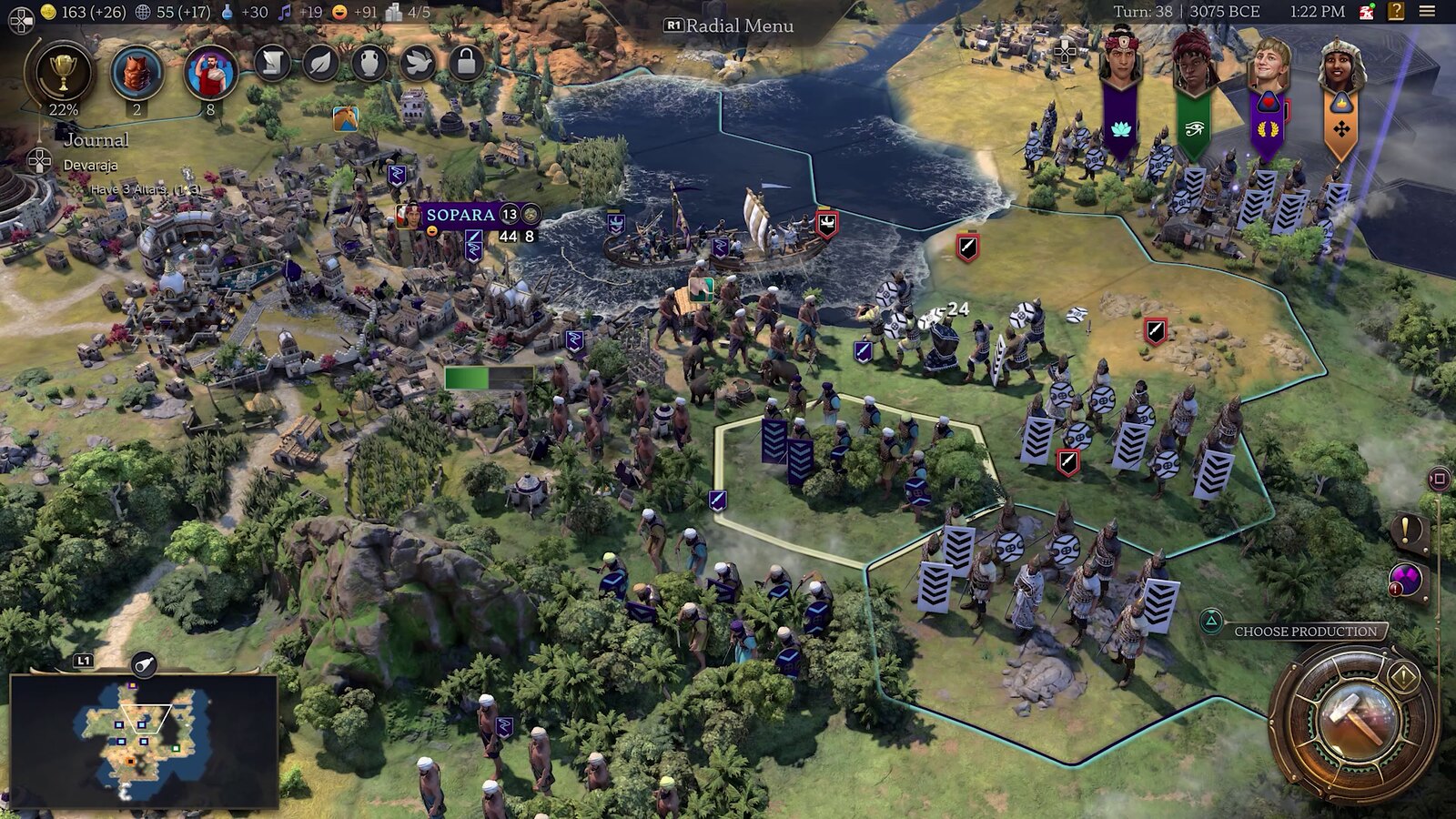Open the Civilopedia question mark book
Screen dimensions: 1456x819
pyautogui.click(x=1396, y=12)
